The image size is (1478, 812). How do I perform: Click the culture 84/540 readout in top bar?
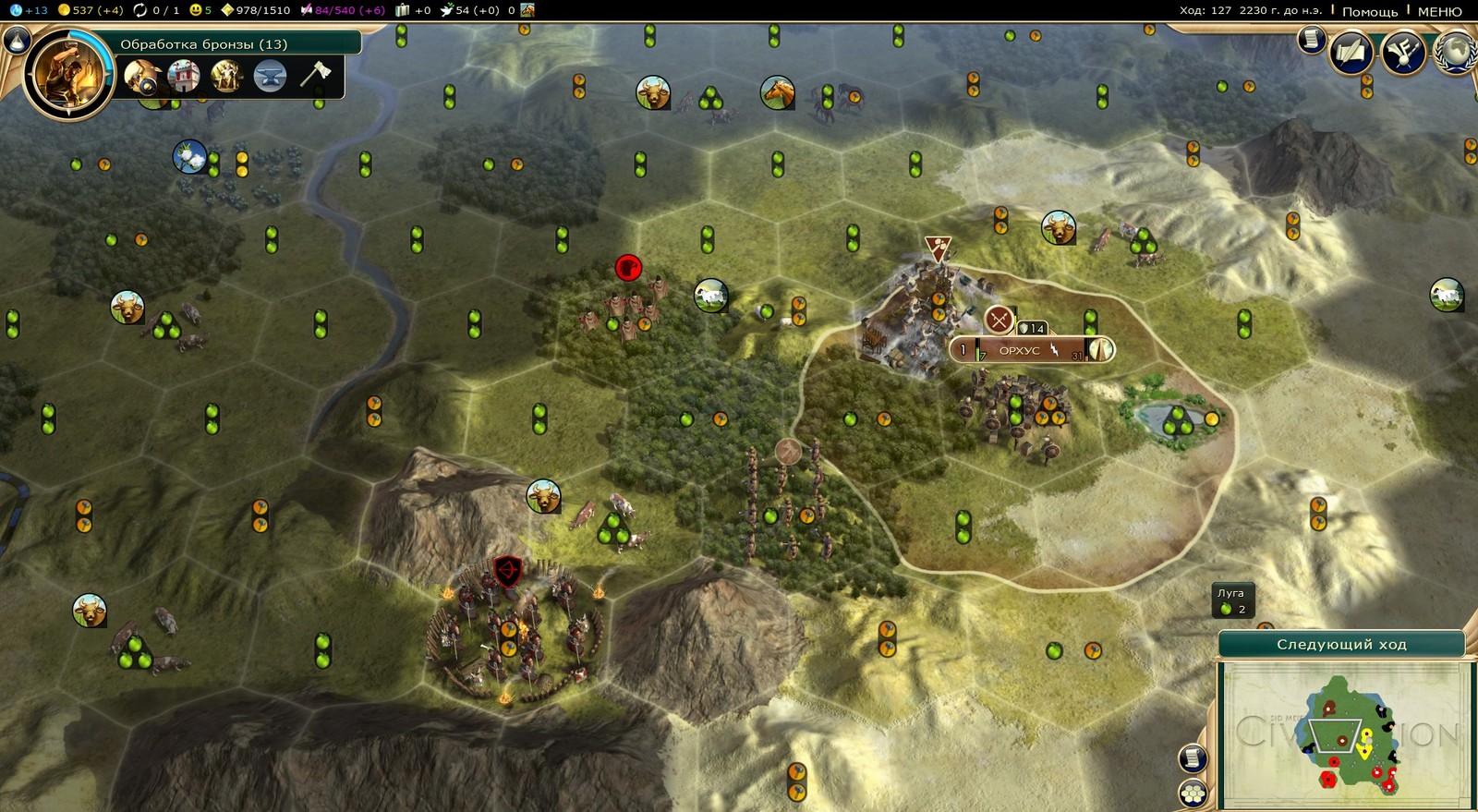[x=341, y=10]
